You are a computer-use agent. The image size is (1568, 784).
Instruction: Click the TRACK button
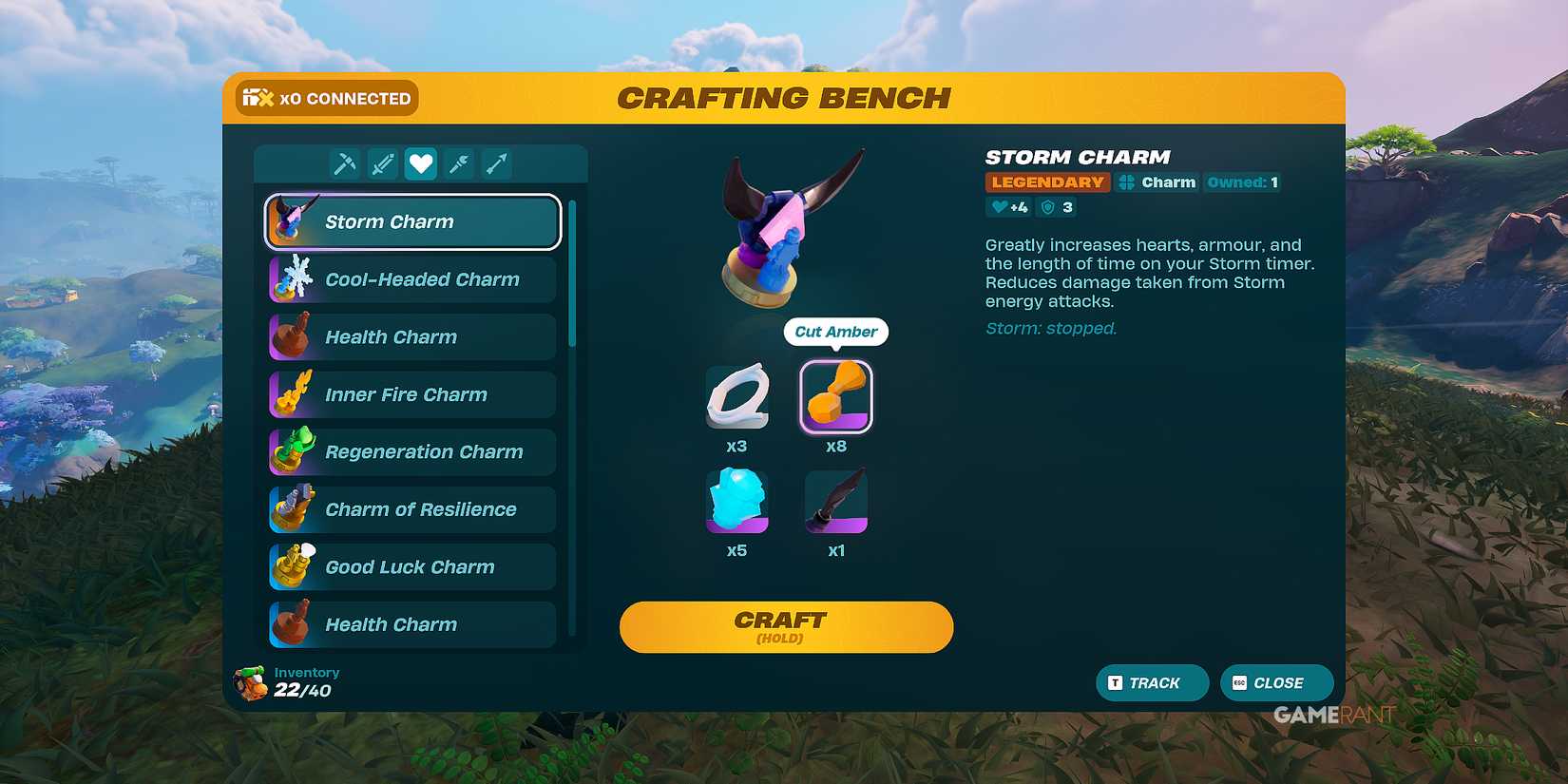coord(1152,682)
